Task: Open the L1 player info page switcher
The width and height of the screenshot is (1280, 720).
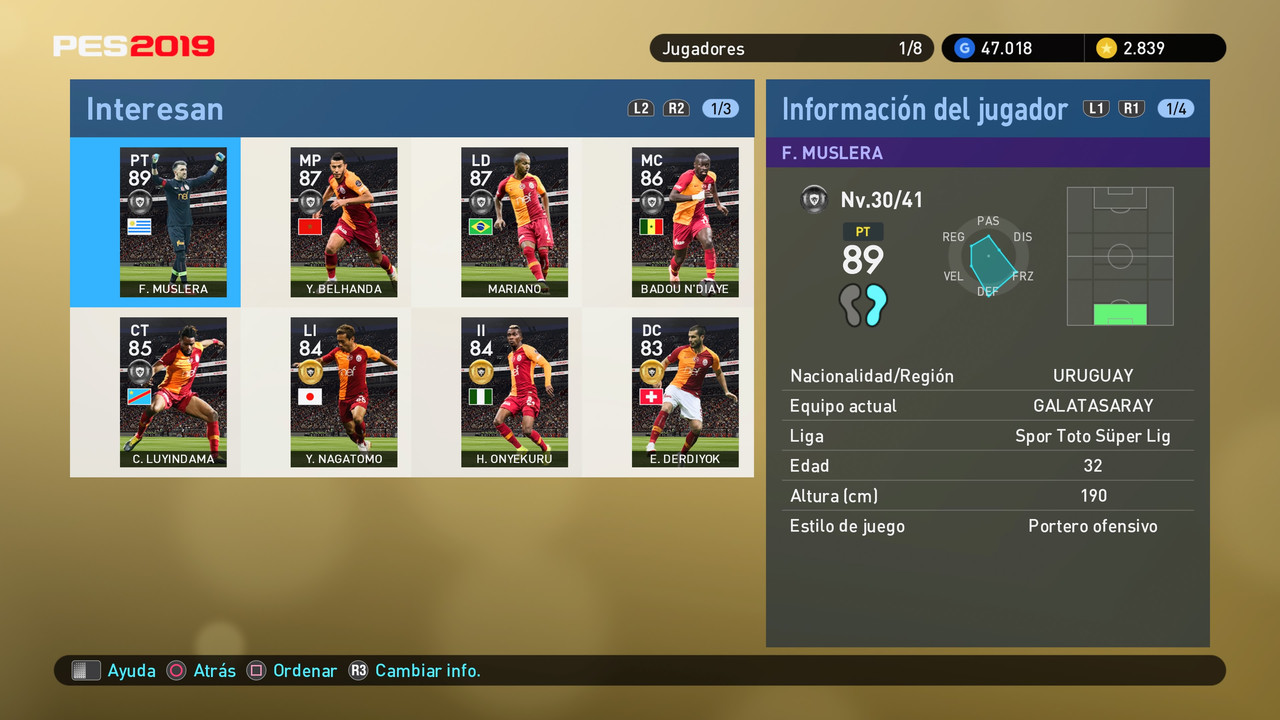Action: (1096, 108)
